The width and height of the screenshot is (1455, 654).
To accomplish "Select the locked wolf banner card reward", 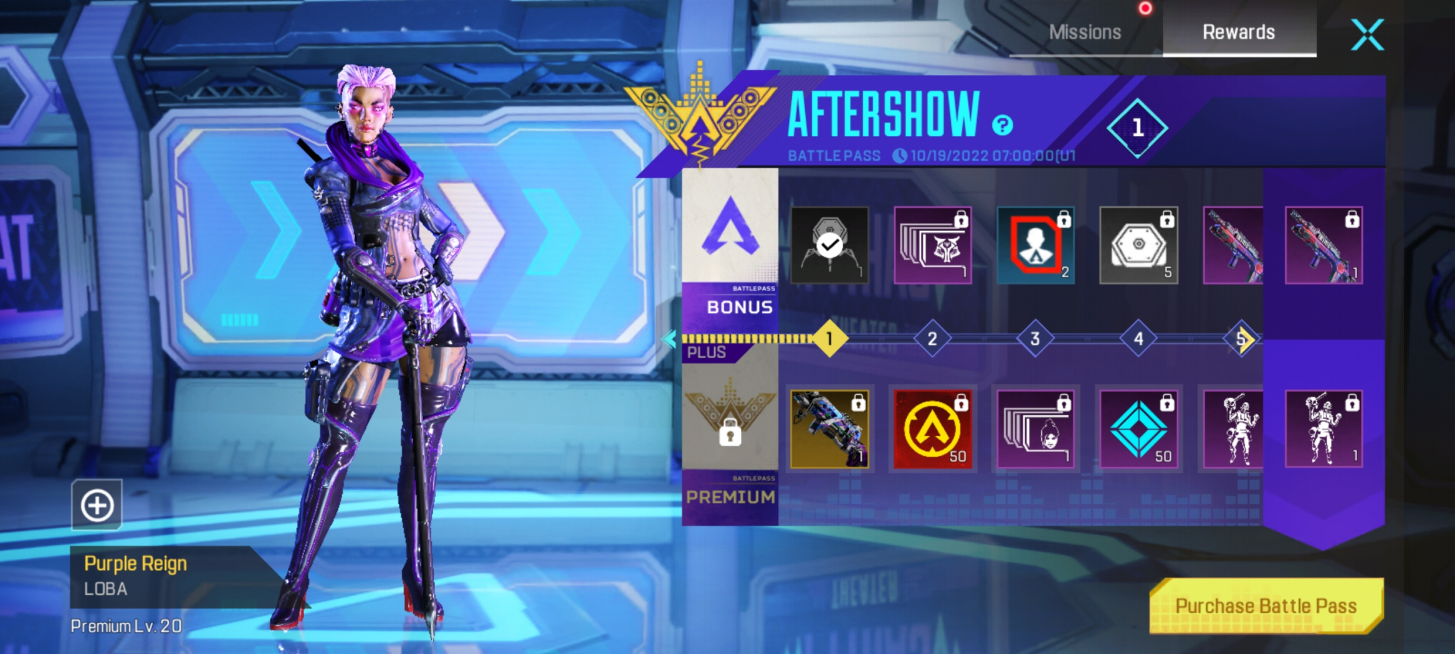I will (x=932, y=245).
